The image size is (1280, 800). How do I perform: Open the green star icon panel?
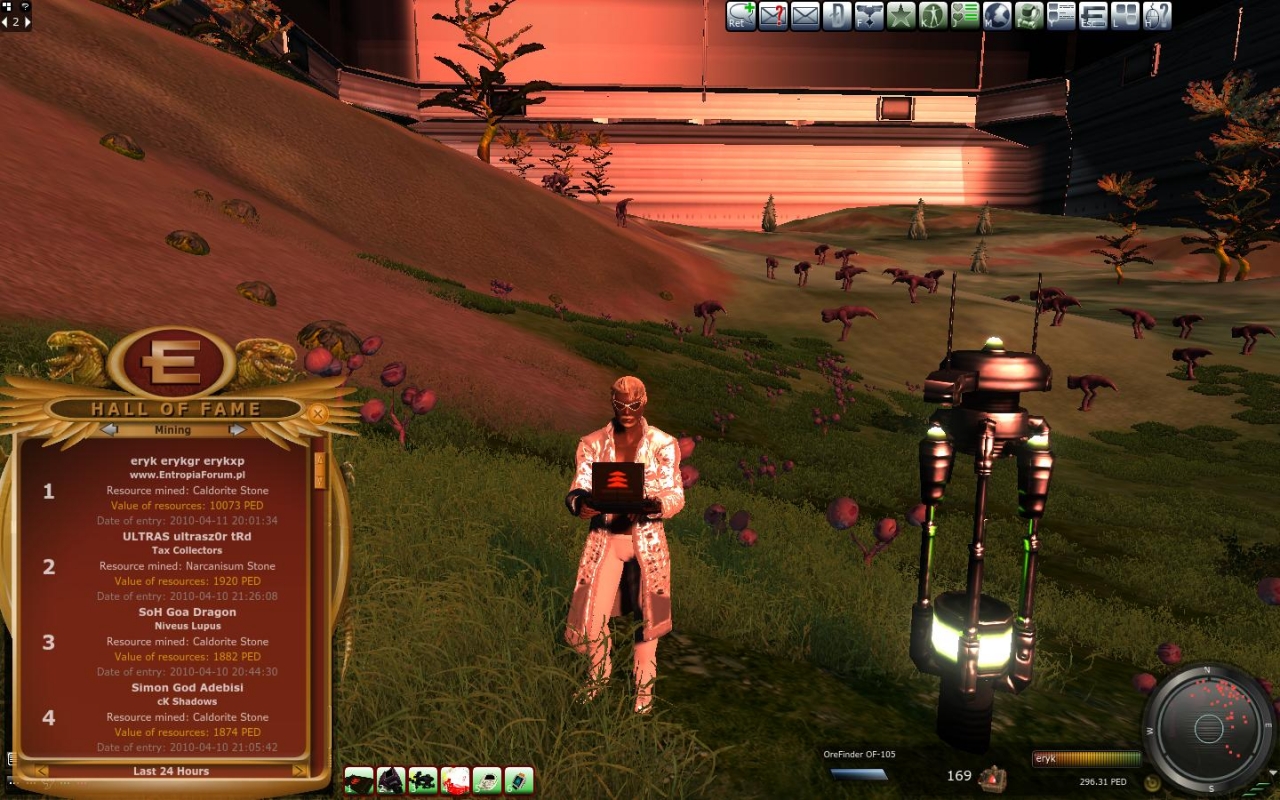[x=901, y=16]
